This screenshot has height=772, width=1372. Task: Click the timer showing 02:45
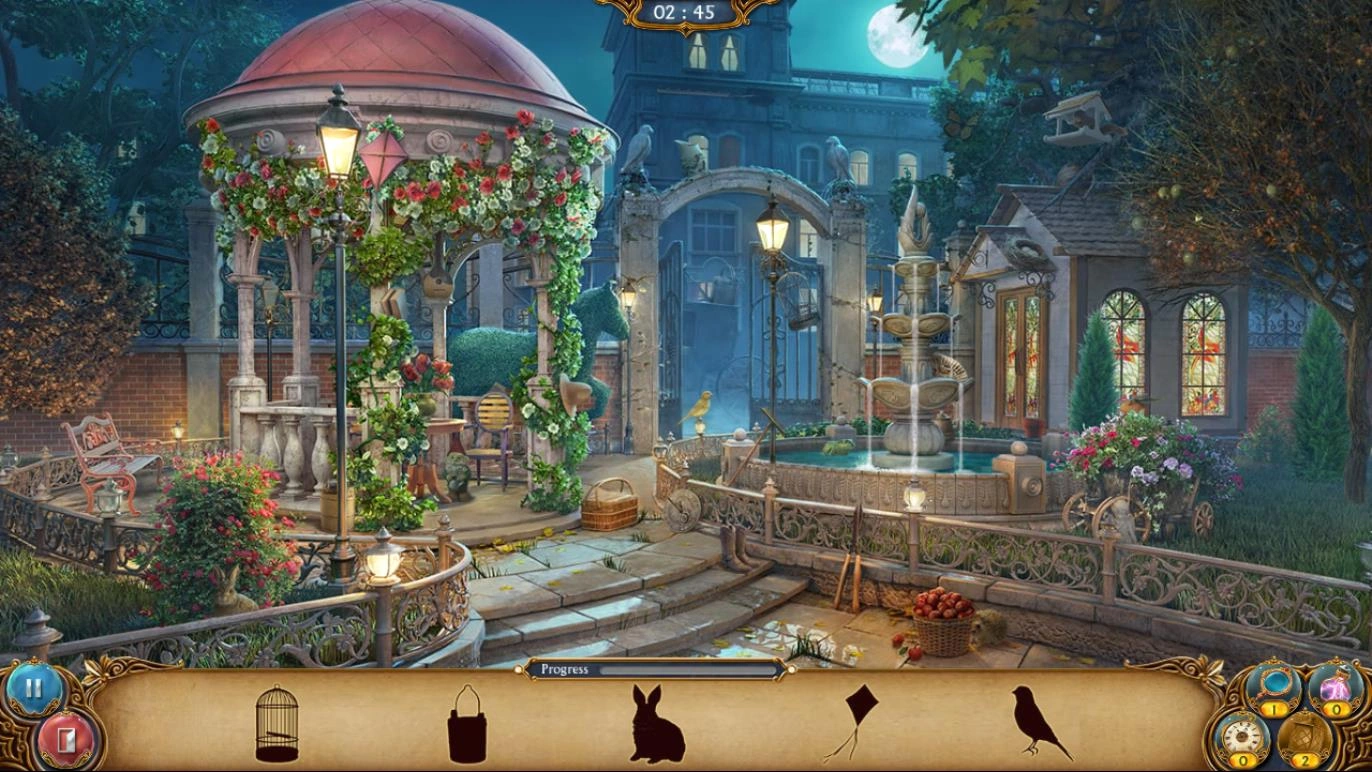pyautogui.click(x=686, y=14)
